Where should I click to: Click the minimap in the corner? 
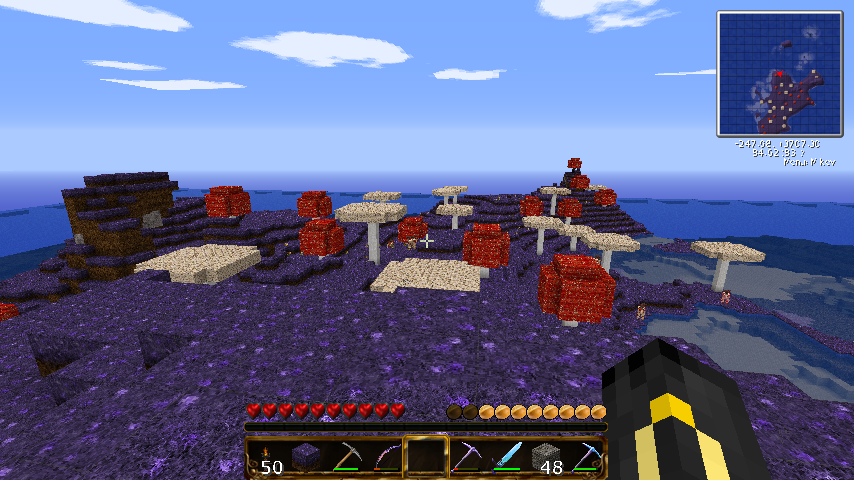pos(779,74)
